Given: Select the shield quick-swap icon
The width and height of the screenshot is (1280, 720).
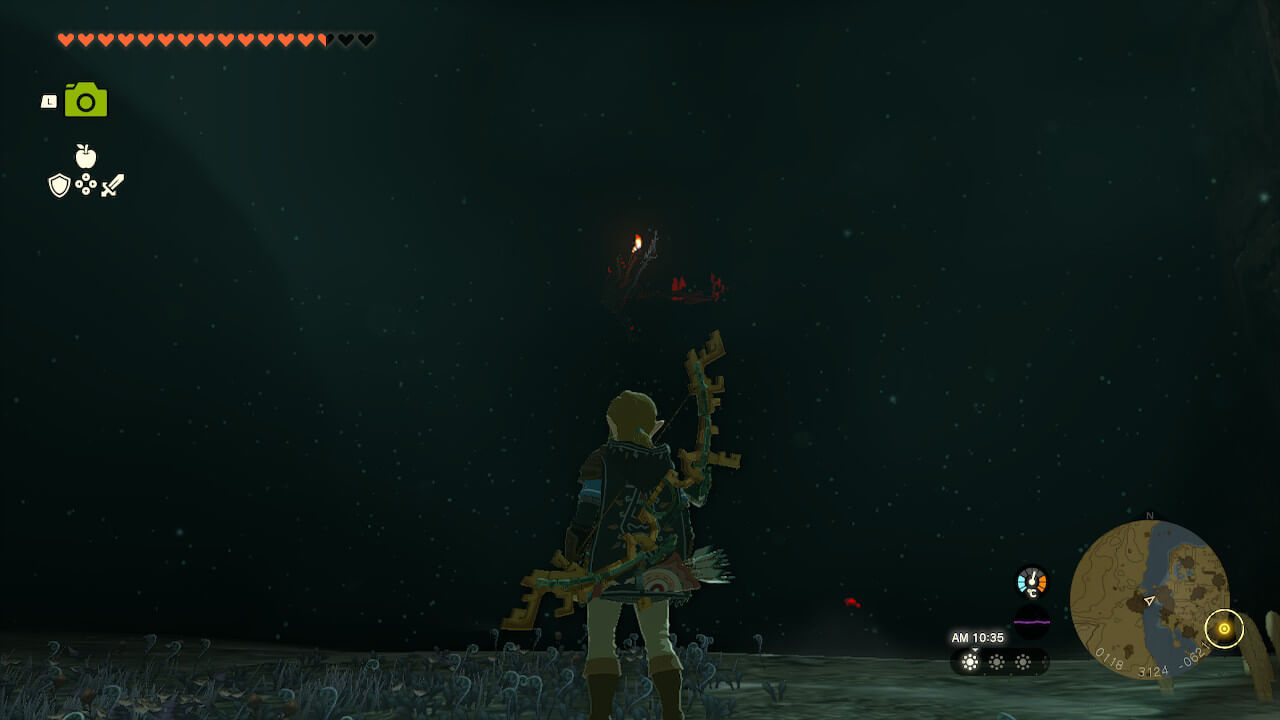Looking at the screenshot, I should pyautogui.click(x=60, y=185).
